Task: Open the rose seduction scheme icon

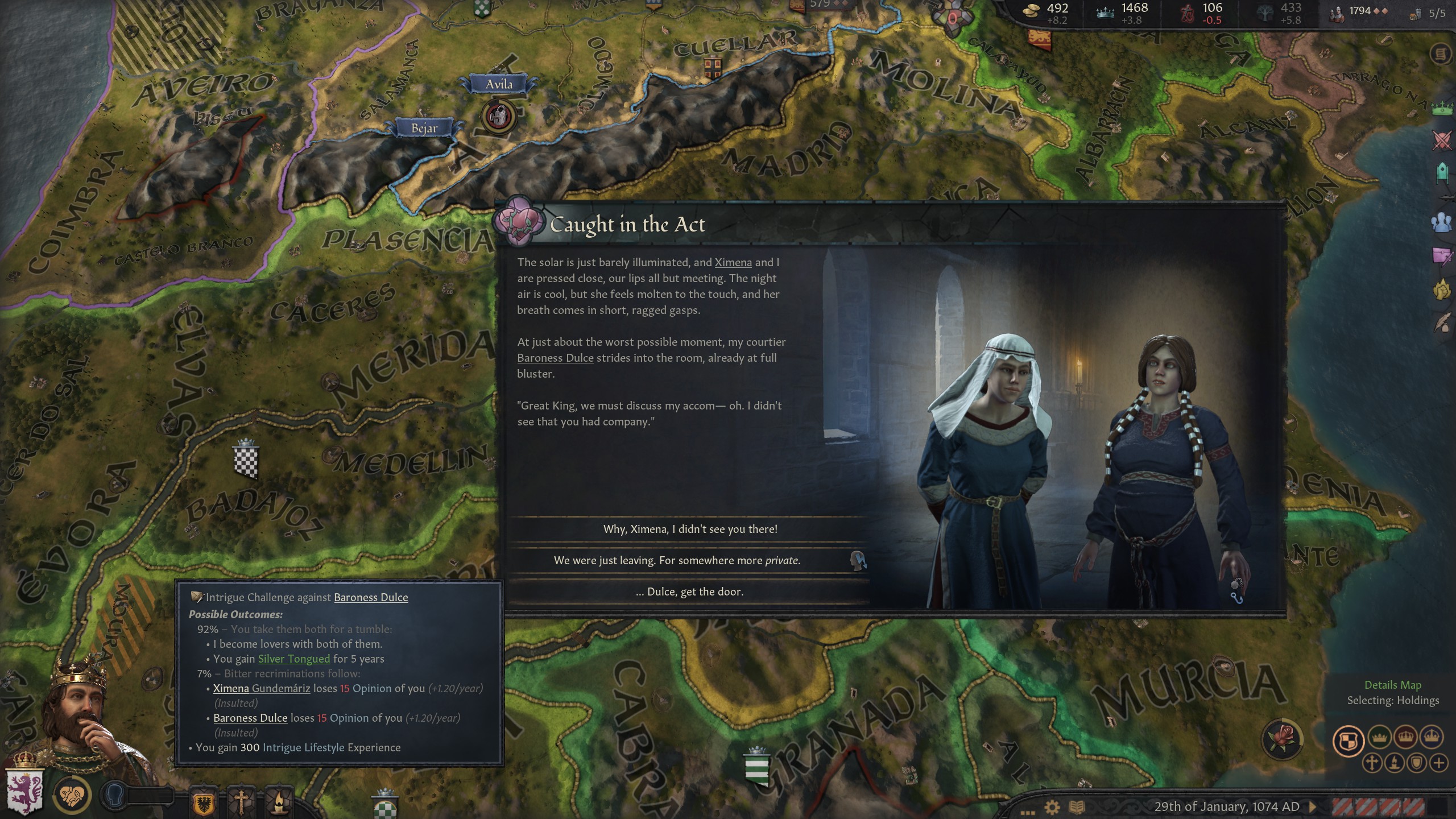Action: click(x=1283, y=738)
